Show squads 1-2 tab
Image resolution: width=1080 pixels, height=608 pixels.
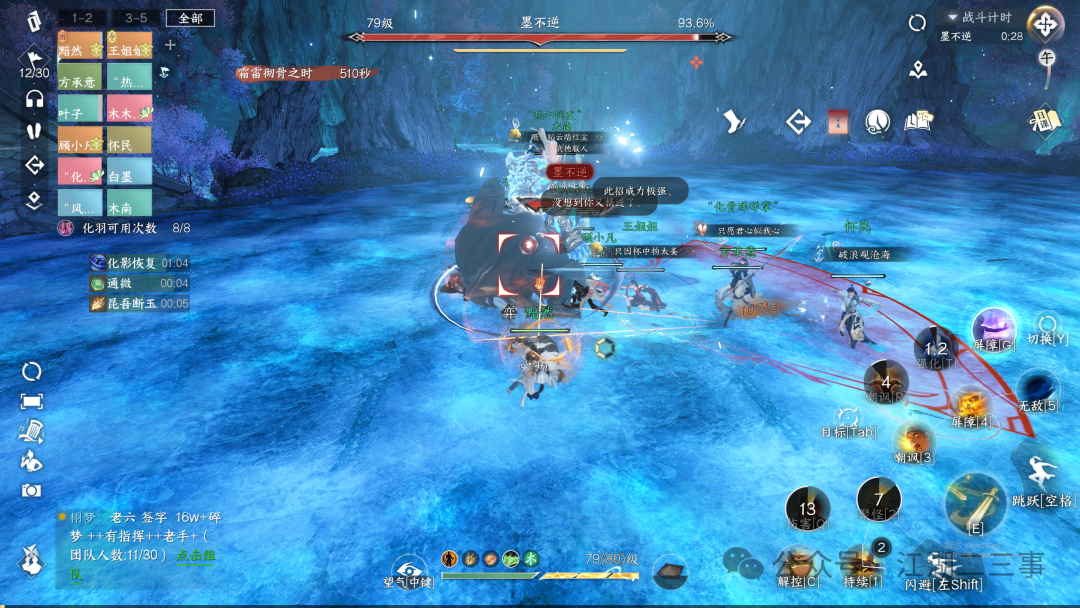tap(81, 18)
